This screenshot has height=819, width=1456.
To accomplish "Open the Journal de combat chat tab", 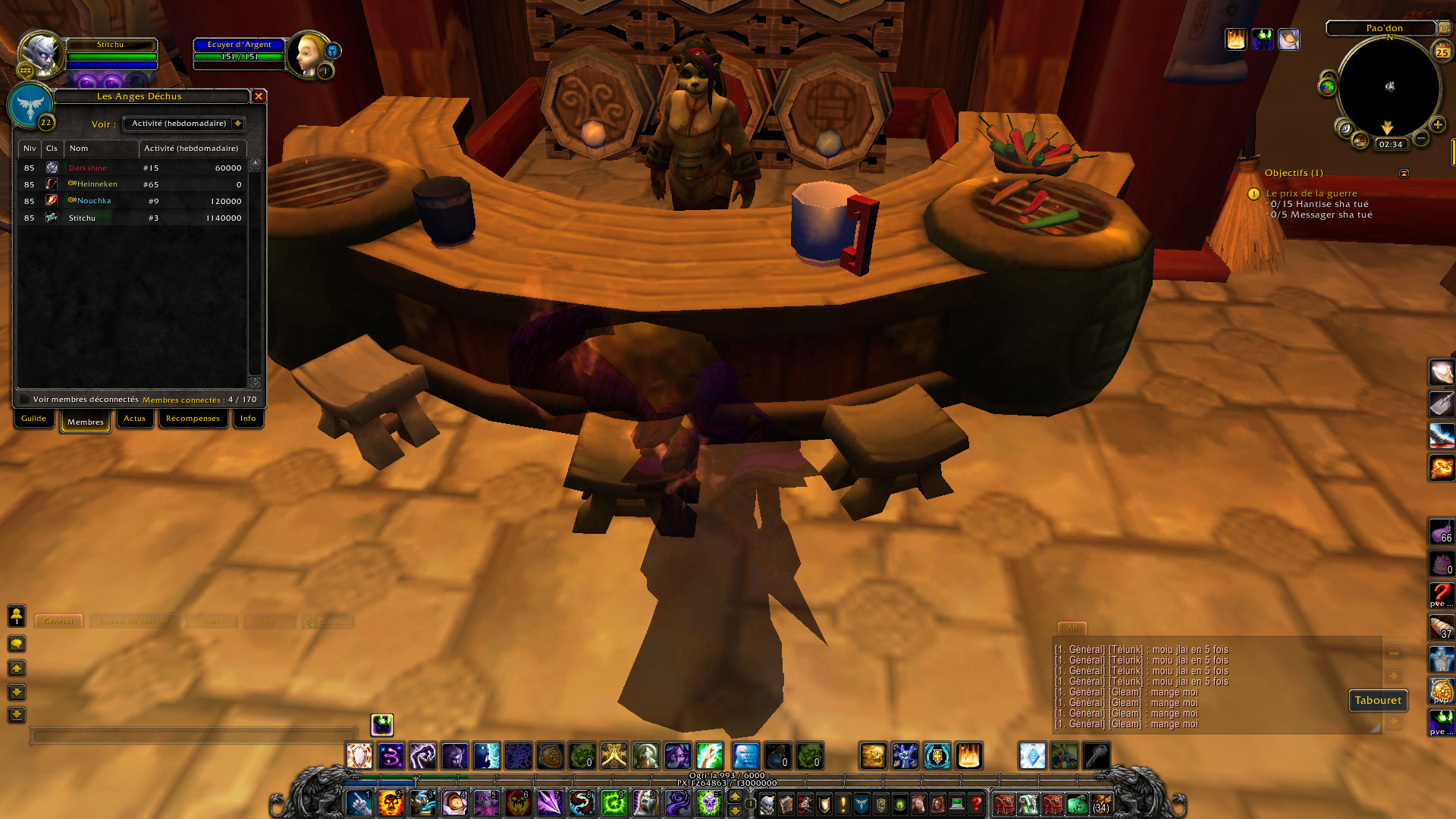I will pyautogui.click(x=134, y=622).
